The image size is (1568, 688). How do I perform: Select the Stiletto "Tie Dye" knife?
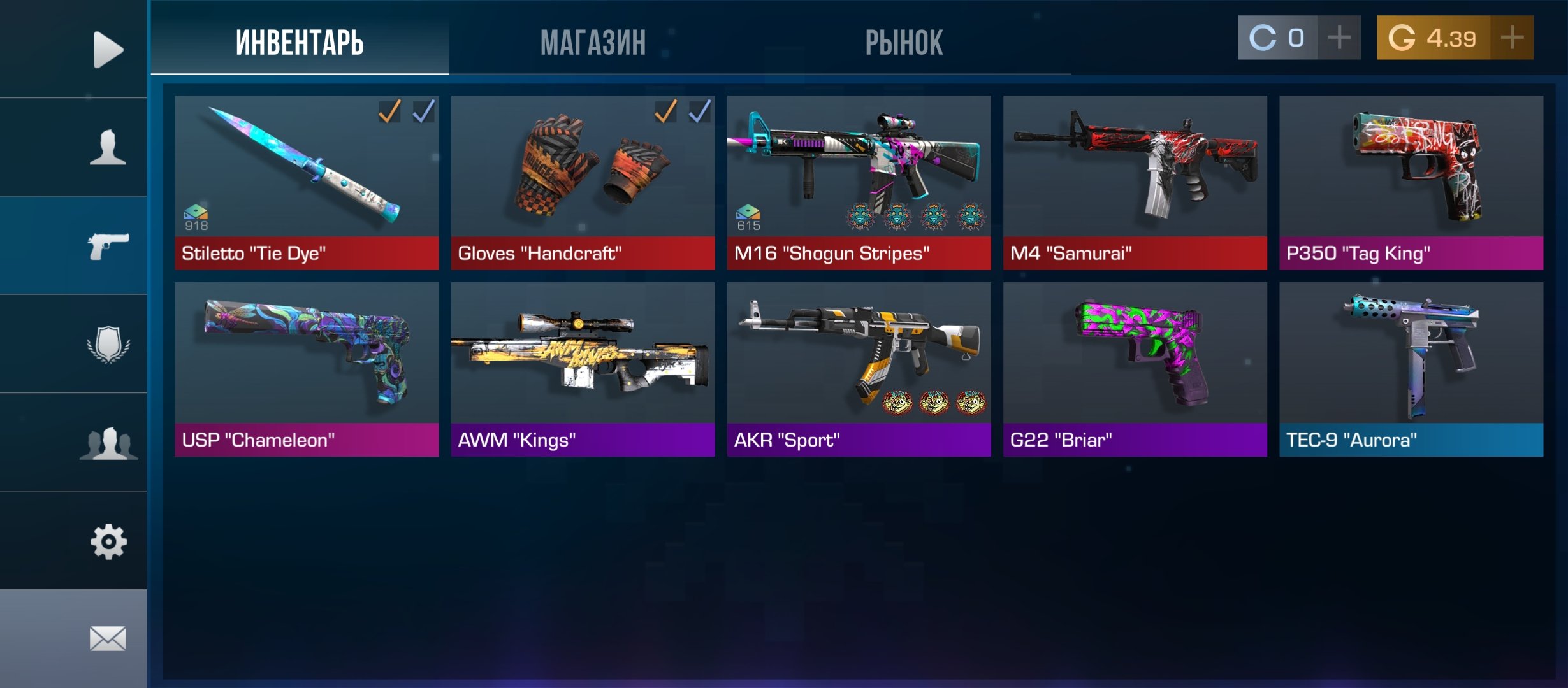(x=307, y=182)
